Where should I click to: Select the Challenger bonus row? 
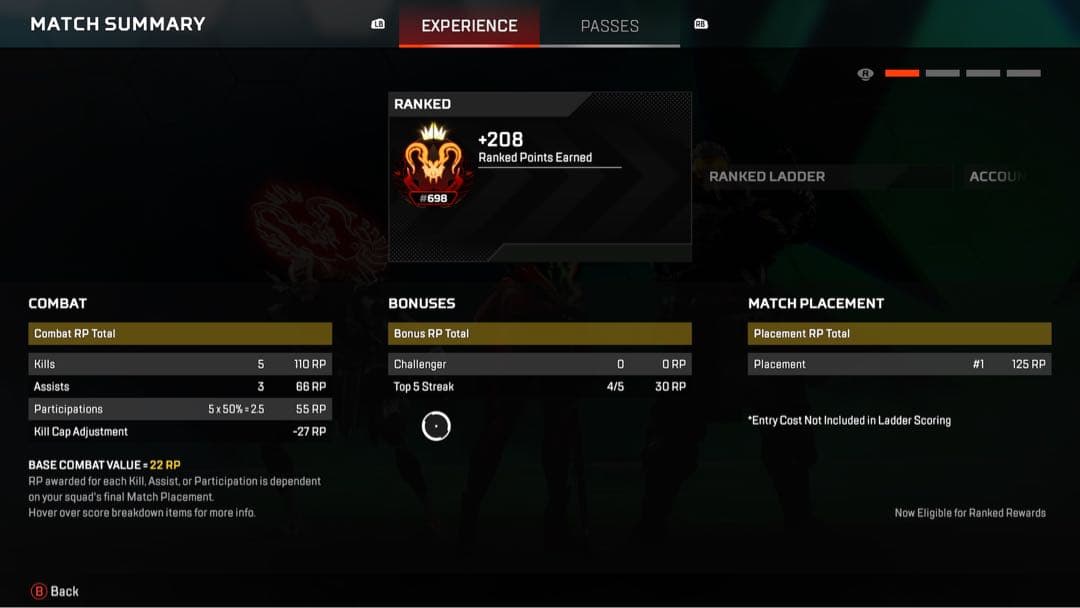539,364
